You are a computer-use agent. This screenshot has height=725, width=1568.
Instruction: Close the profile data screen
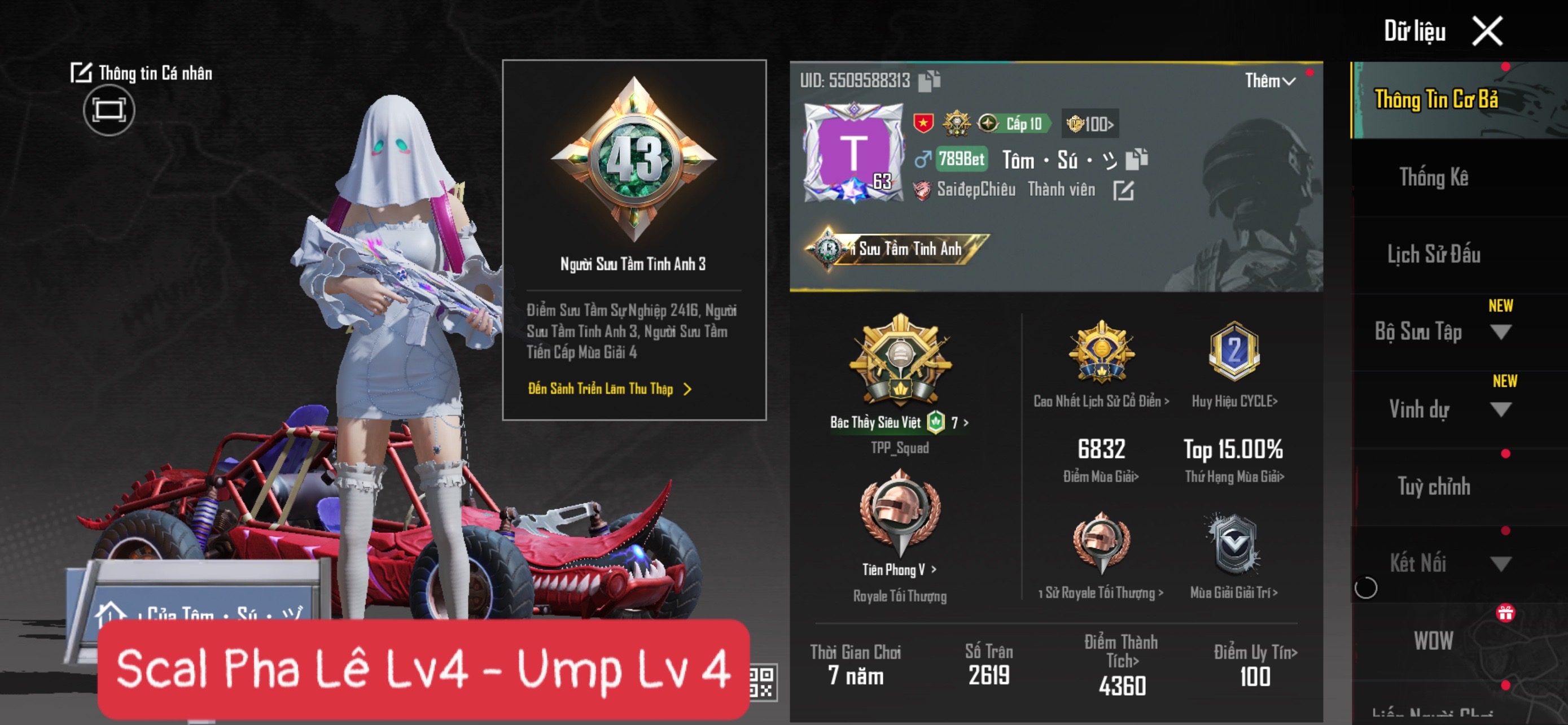[1486, 31]
